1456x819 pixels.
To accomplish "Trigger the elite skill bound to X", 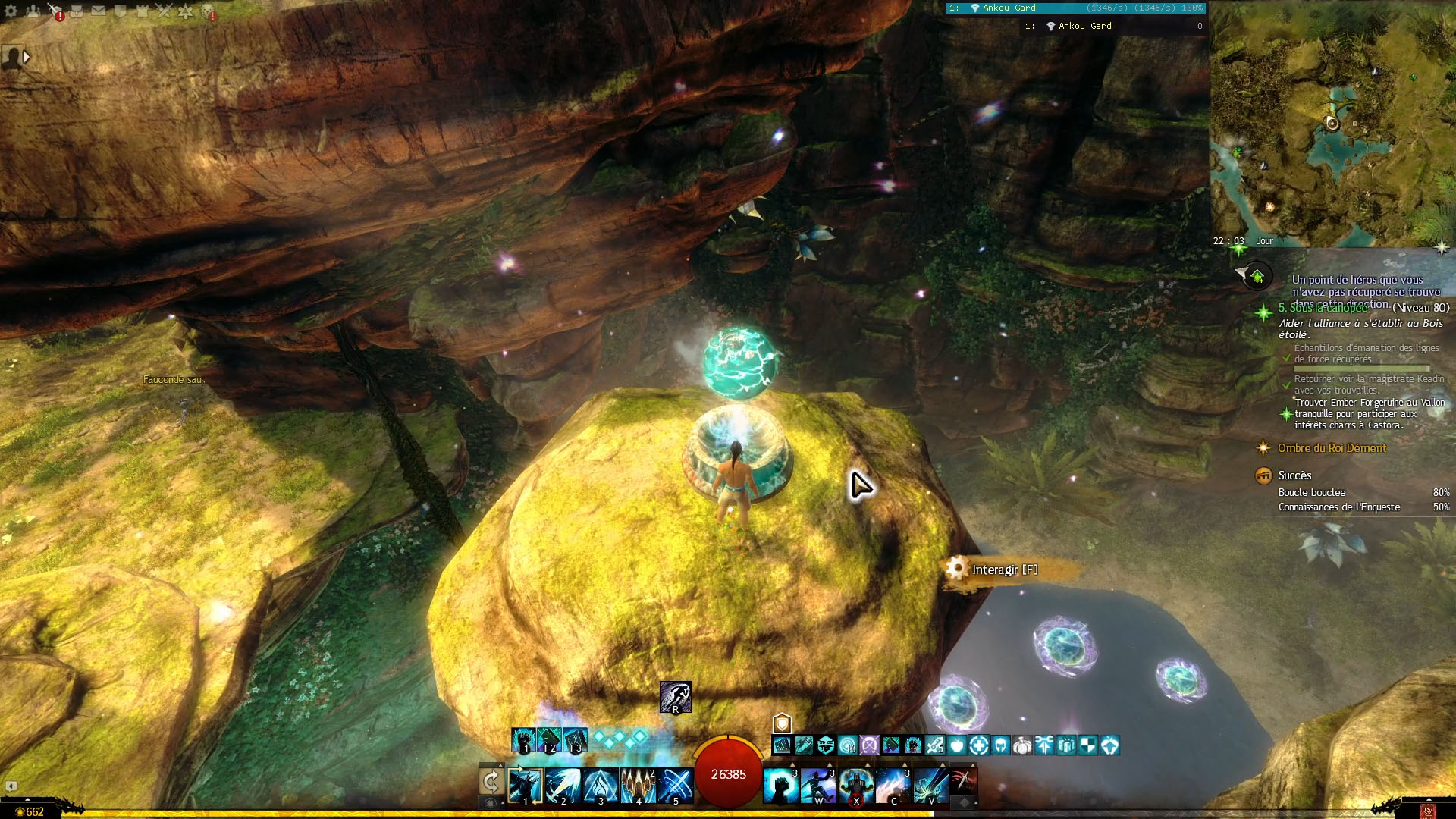I will [x=855, y=786].
